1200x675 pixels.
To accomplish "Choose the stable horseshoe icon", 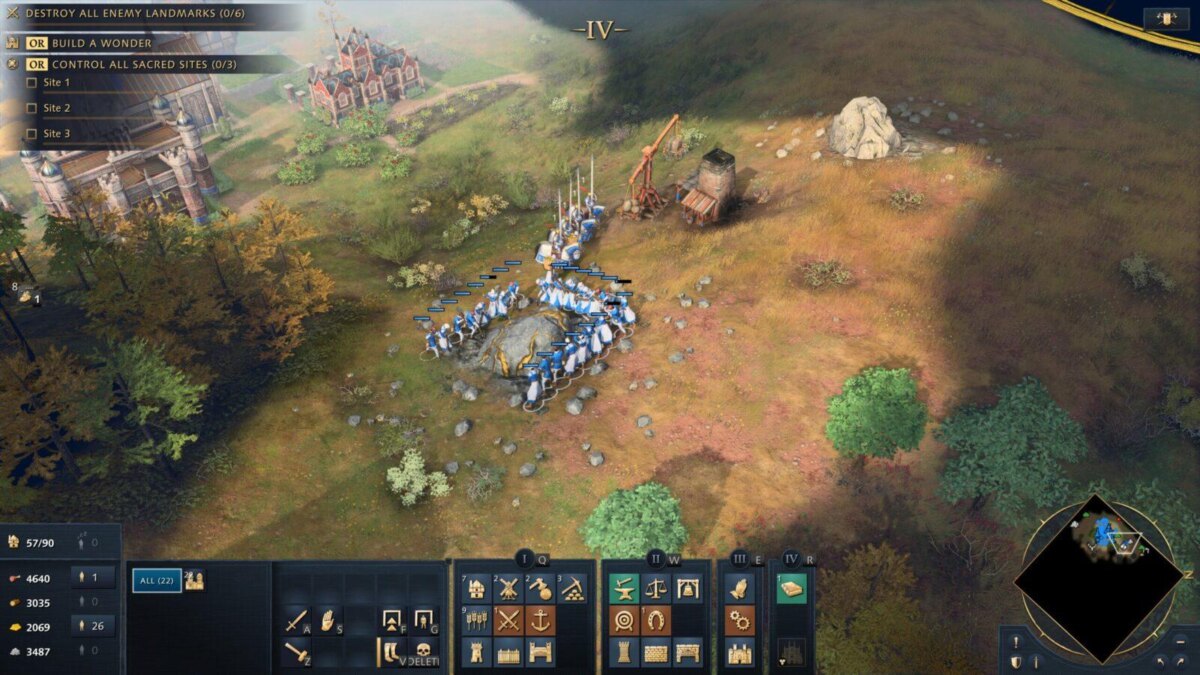I will (x=656, y=620).
